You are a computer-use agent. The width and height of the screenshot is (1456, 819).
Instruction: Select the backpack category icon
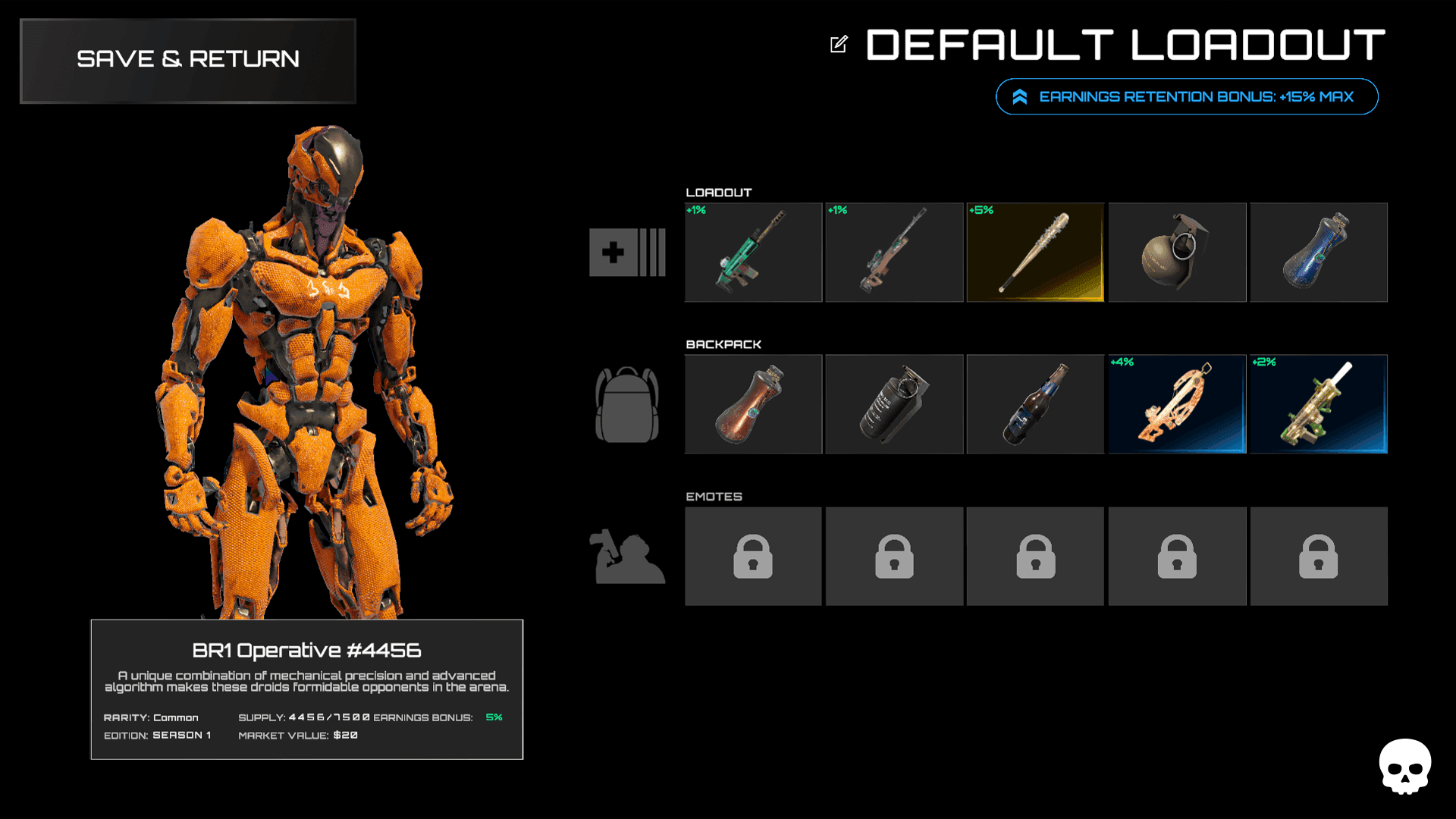(x=626, y=403)
